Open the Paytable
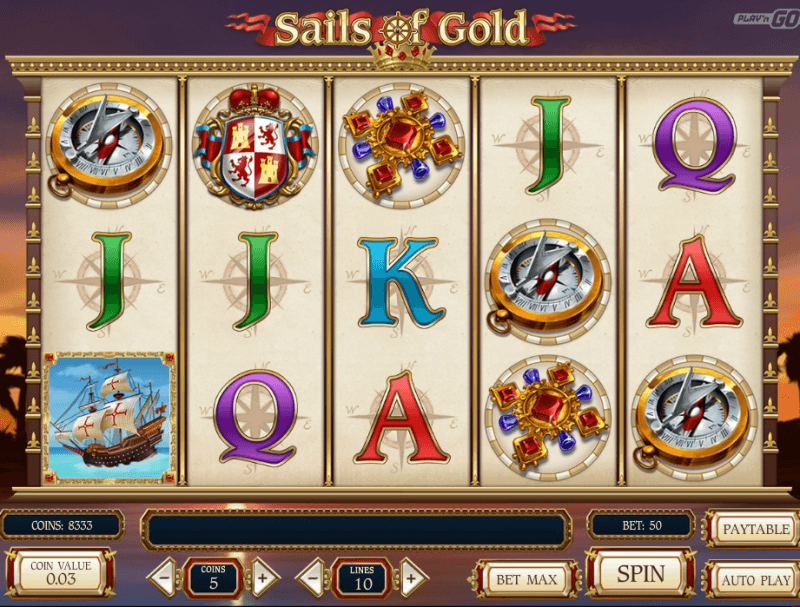 pyautogui.click(x=756, y=529)
